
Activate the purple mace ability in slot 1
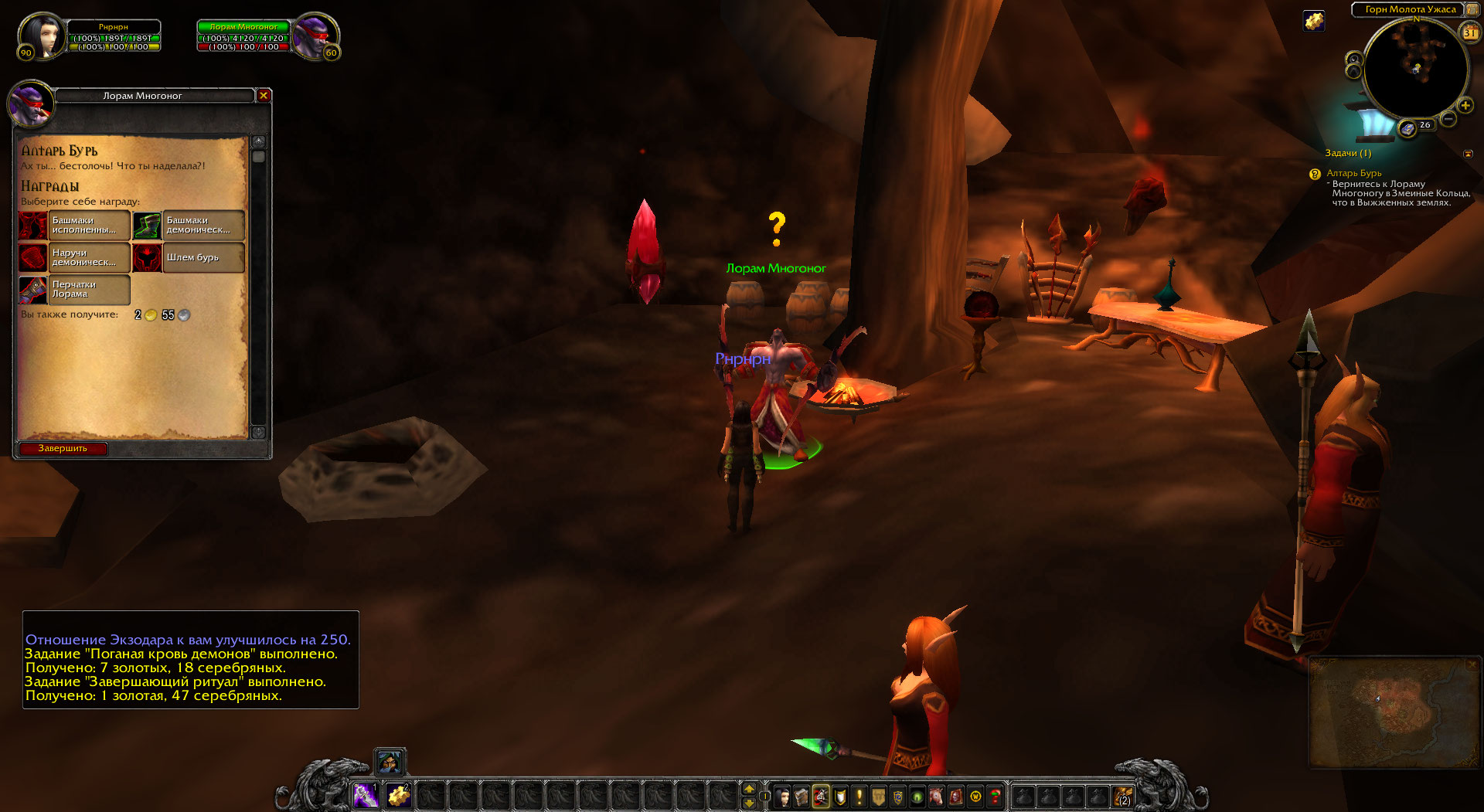366,795
